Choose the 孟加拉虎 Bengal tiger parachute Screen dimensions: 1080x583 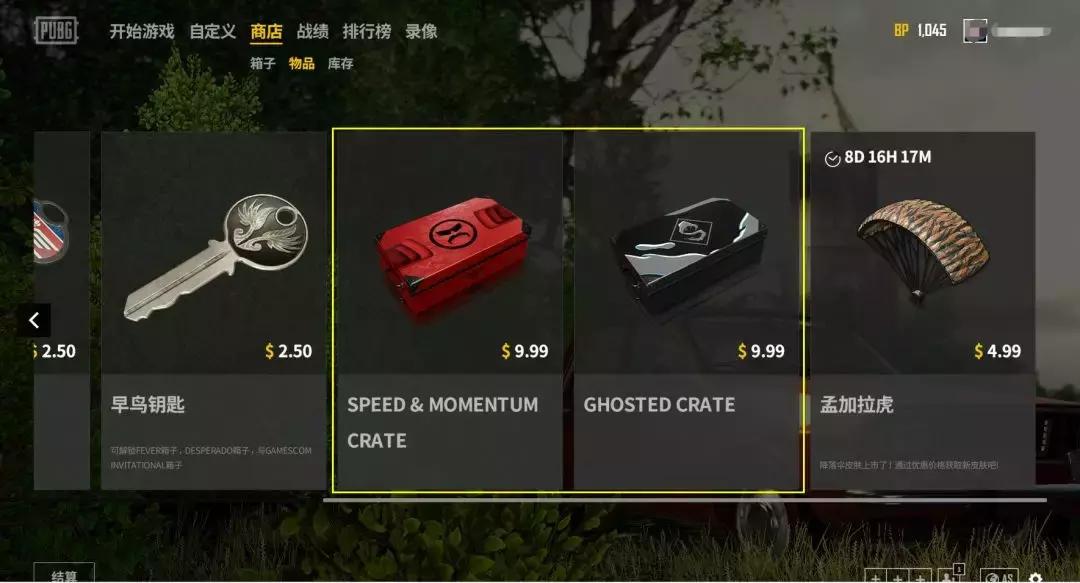pyautogui.click(x=922, y=310)
